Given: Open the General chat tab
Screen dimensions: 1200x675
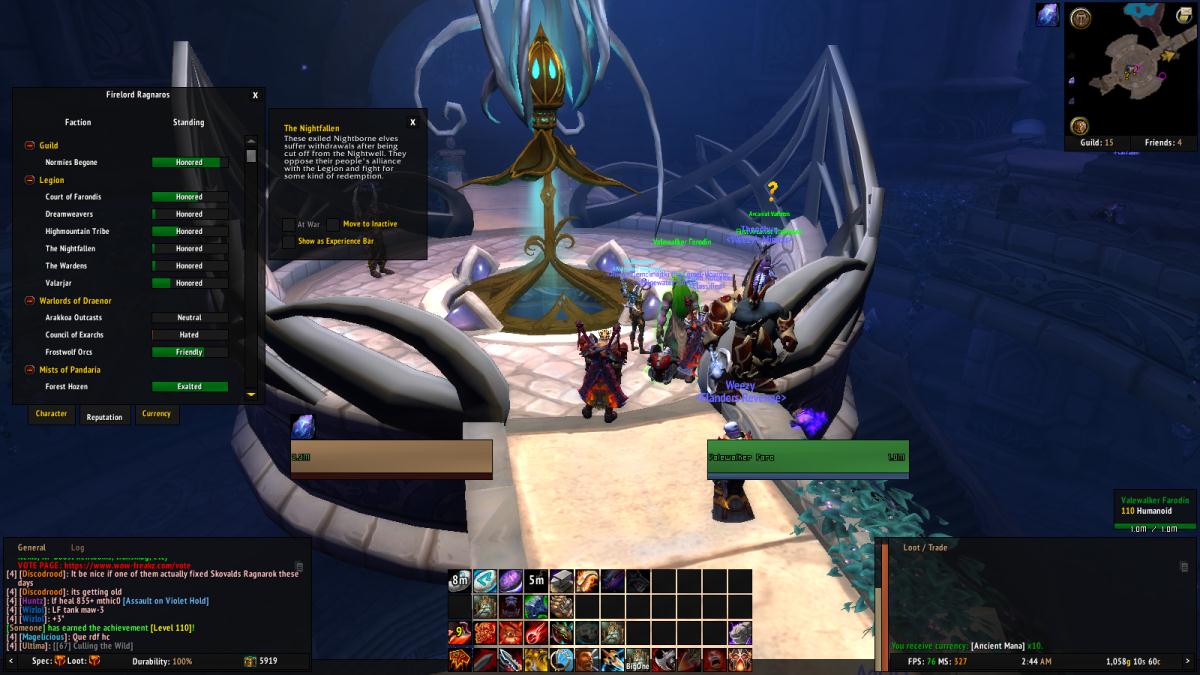Looking at the screenshot, I should pyautogui.click(x=31, y=548).
